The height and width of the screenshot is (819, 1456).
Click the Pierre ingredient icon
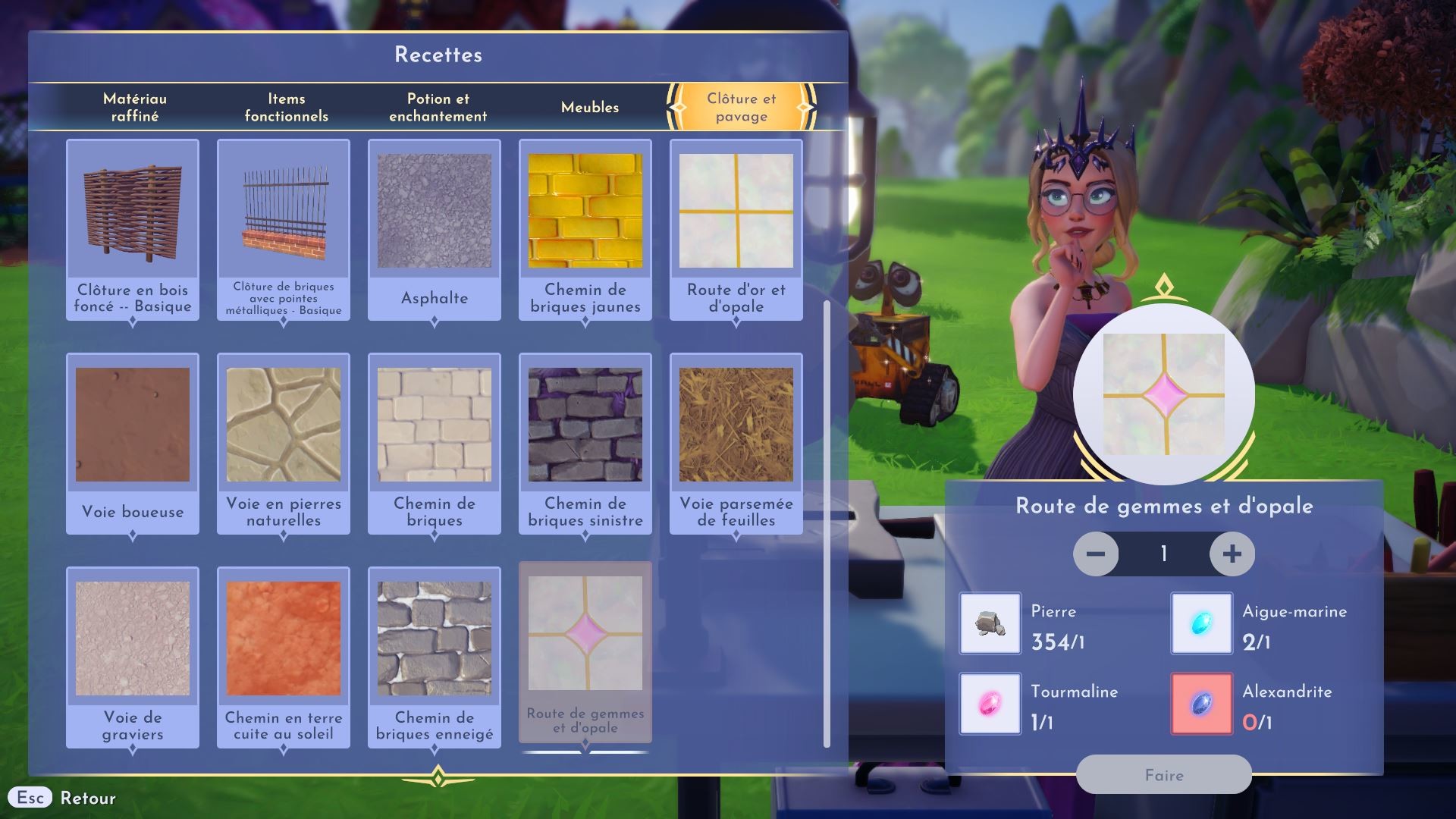tap(990, 624)
